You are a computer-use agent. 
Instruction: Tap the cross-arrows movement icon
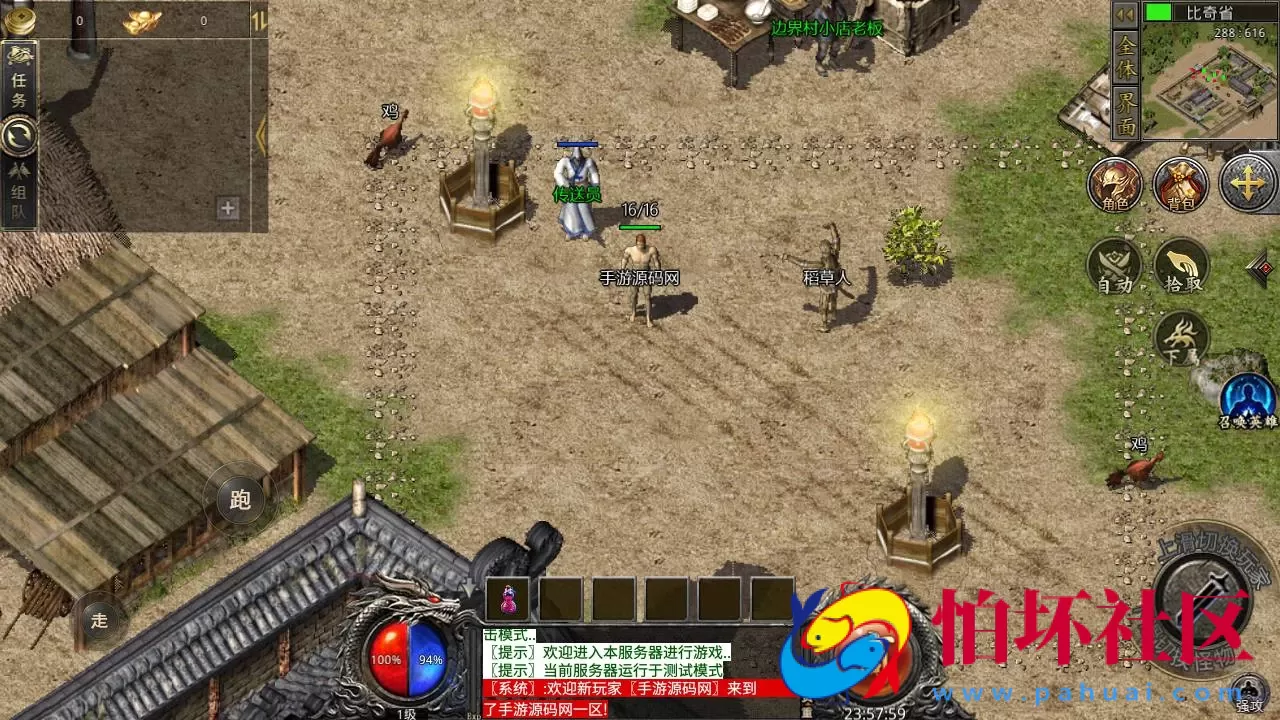[1247, 186]
